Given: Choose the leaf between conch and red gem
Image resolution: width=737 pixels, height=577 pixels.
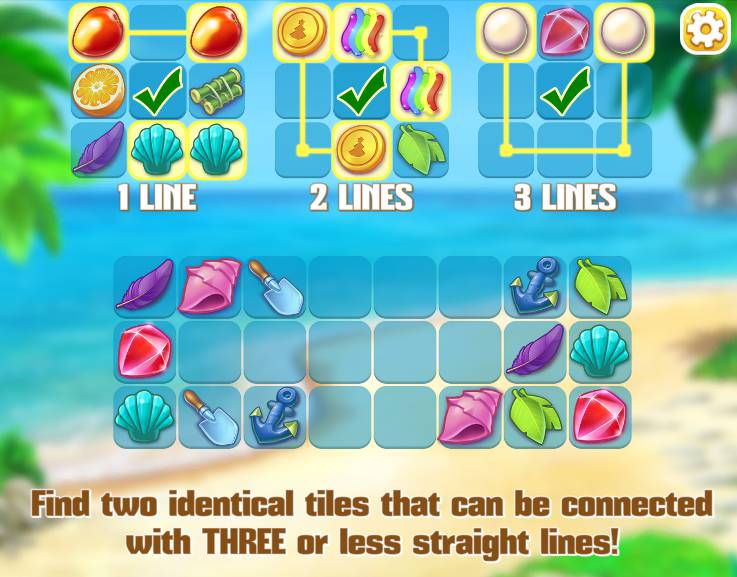Looking at the screenshot, I should (x=535, y=417).
